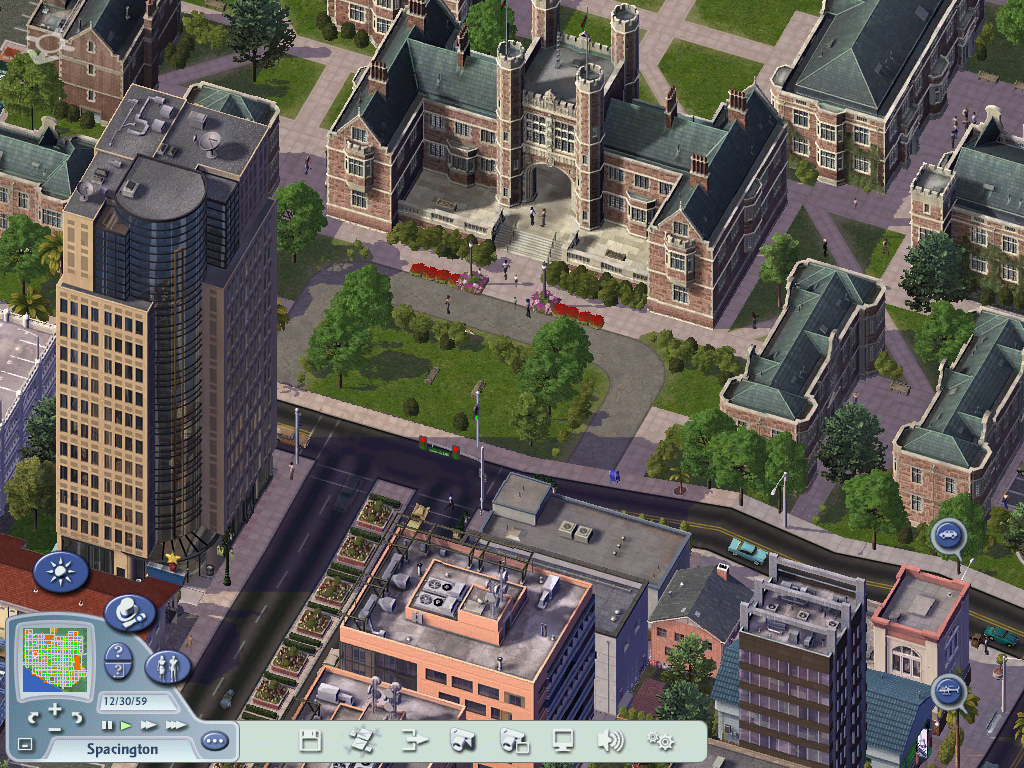Collapse the control panel with minimize button

coord(25,744)
